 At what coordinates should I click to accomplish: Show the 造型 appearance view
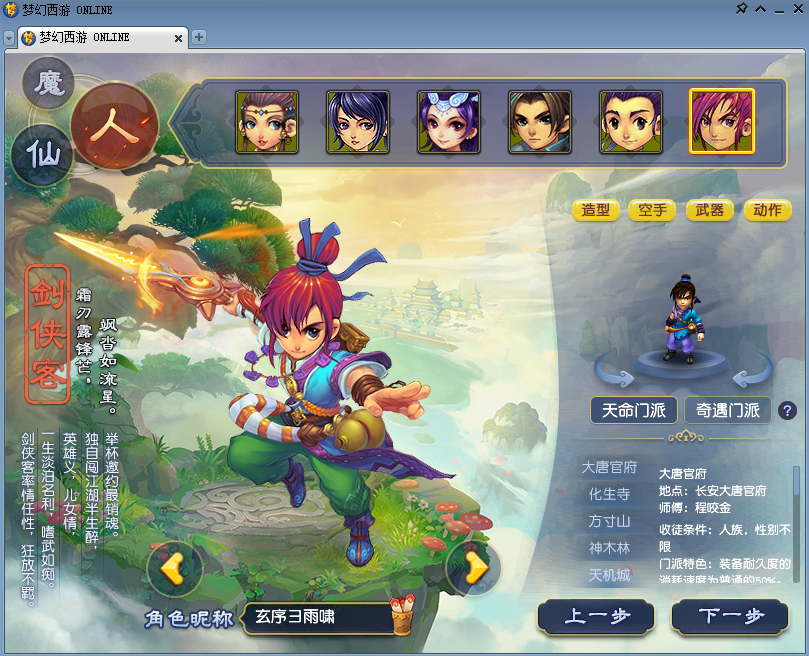coord(596,210)
